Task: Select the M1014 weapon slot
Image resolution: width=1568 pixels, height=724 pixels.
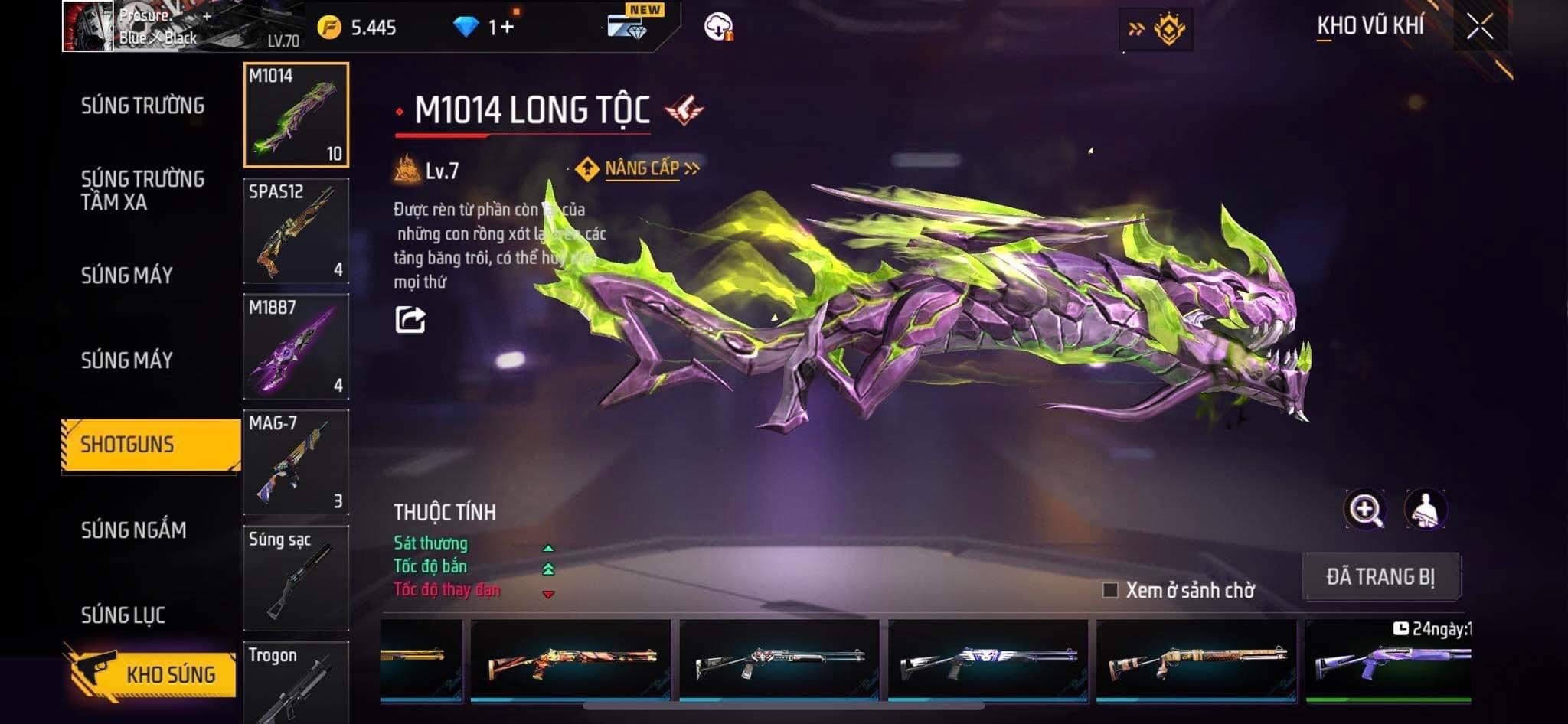Action: click(x=296, y=115)
